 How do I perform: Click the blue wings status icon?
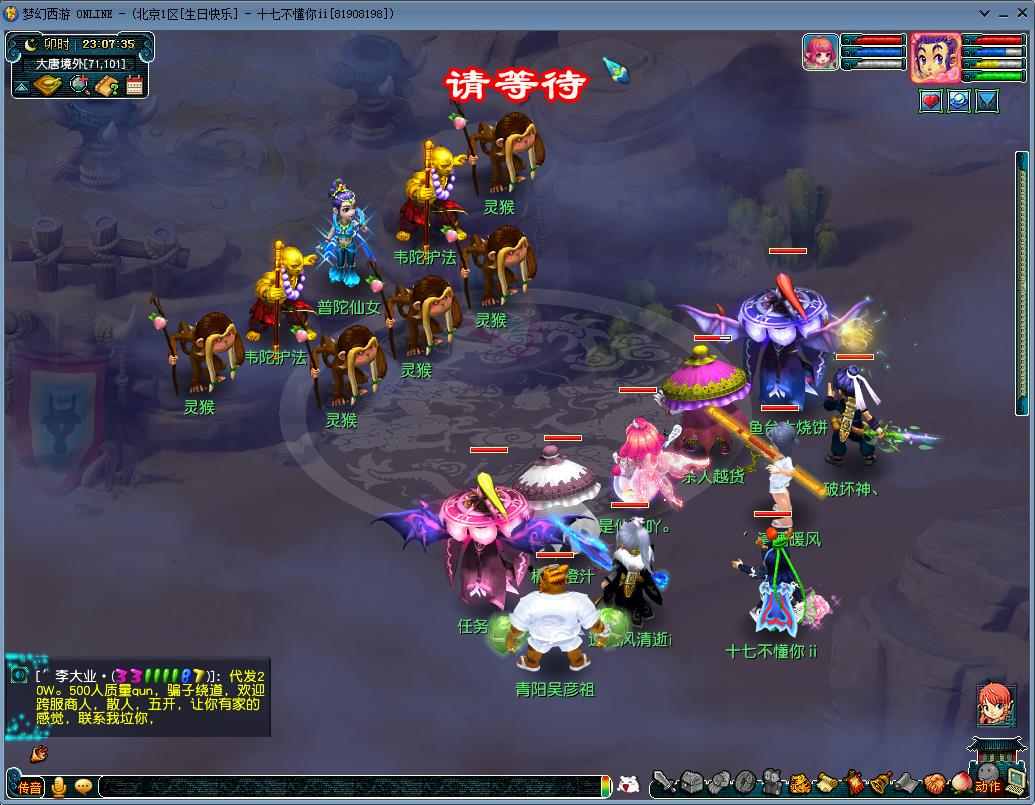(987, 101)
